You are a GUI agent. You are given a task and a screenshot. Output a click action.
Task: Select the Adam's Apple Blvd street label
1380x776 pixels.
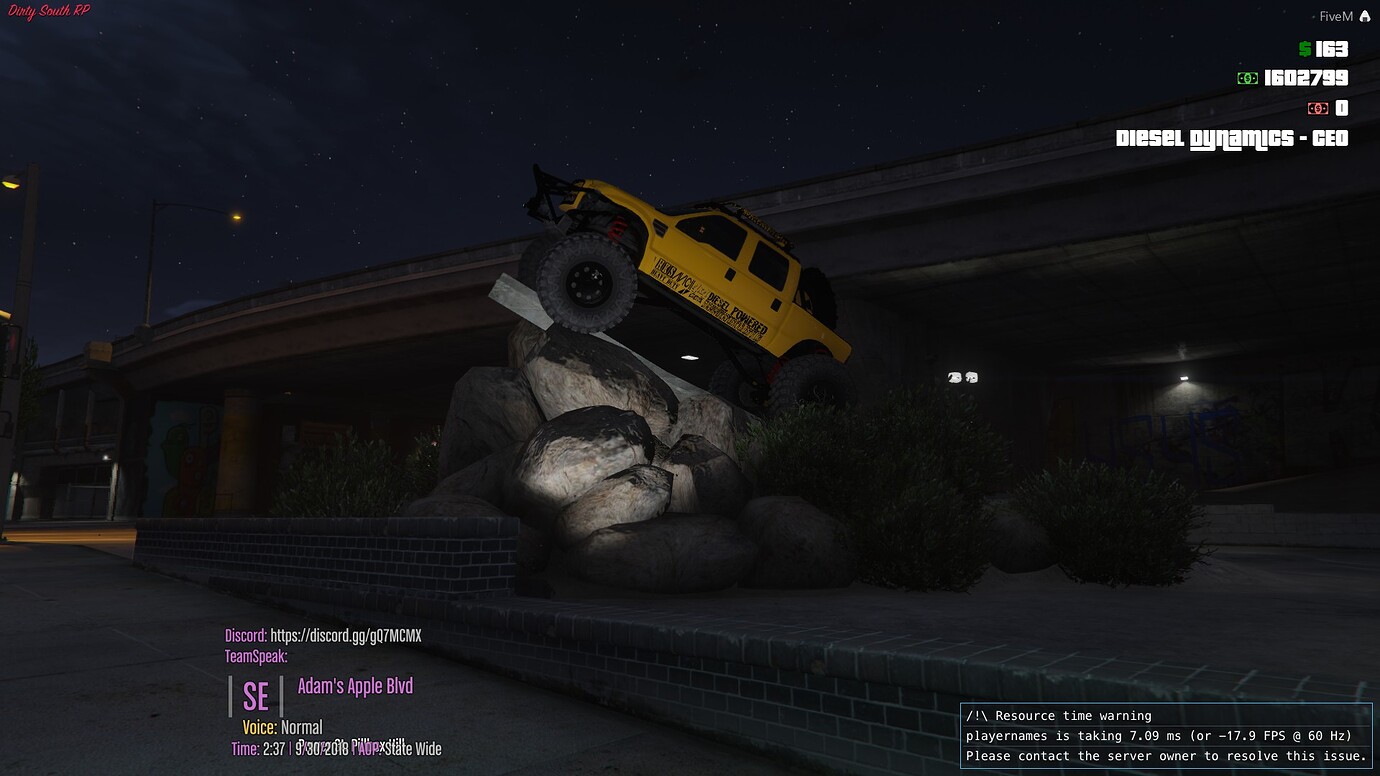(x=355, y=686)
